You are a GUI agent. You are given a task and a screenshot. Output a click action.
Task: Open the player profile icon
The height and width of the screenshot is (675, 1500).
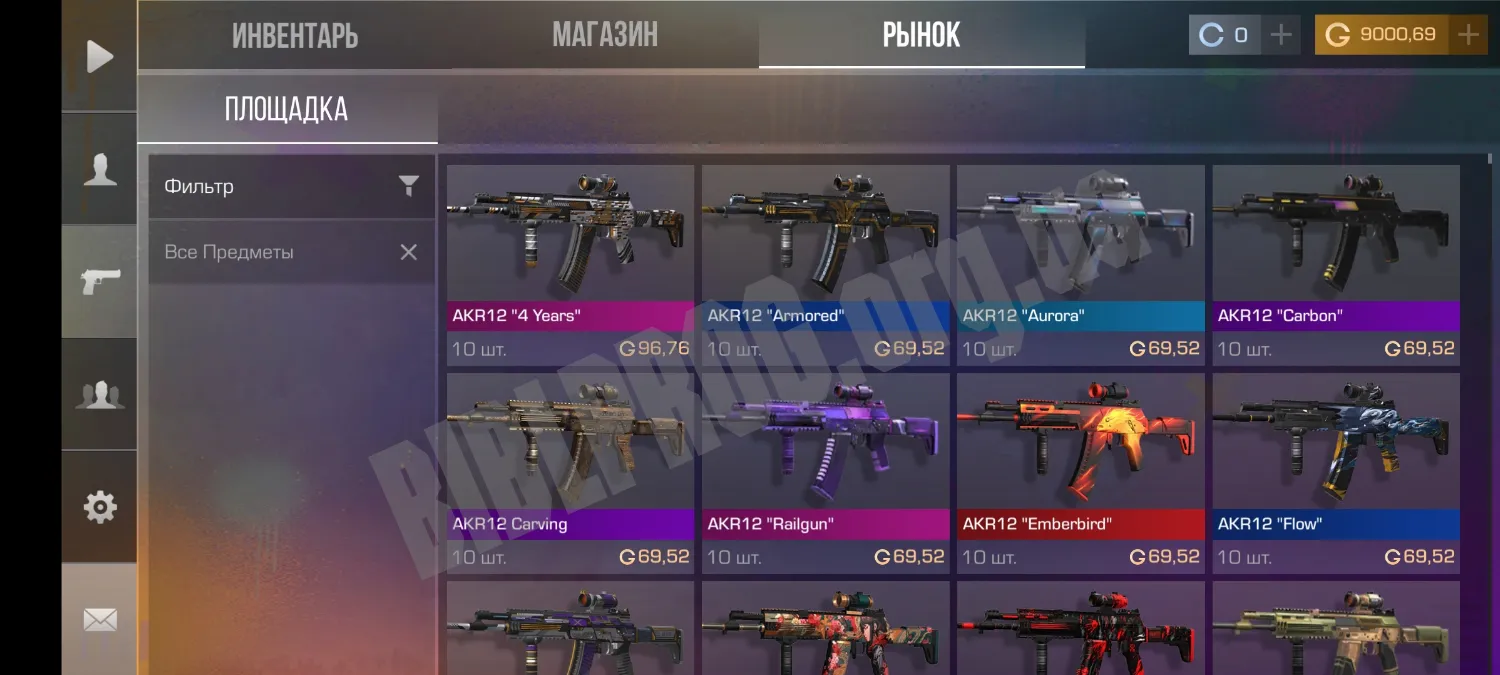coord(99,169)
